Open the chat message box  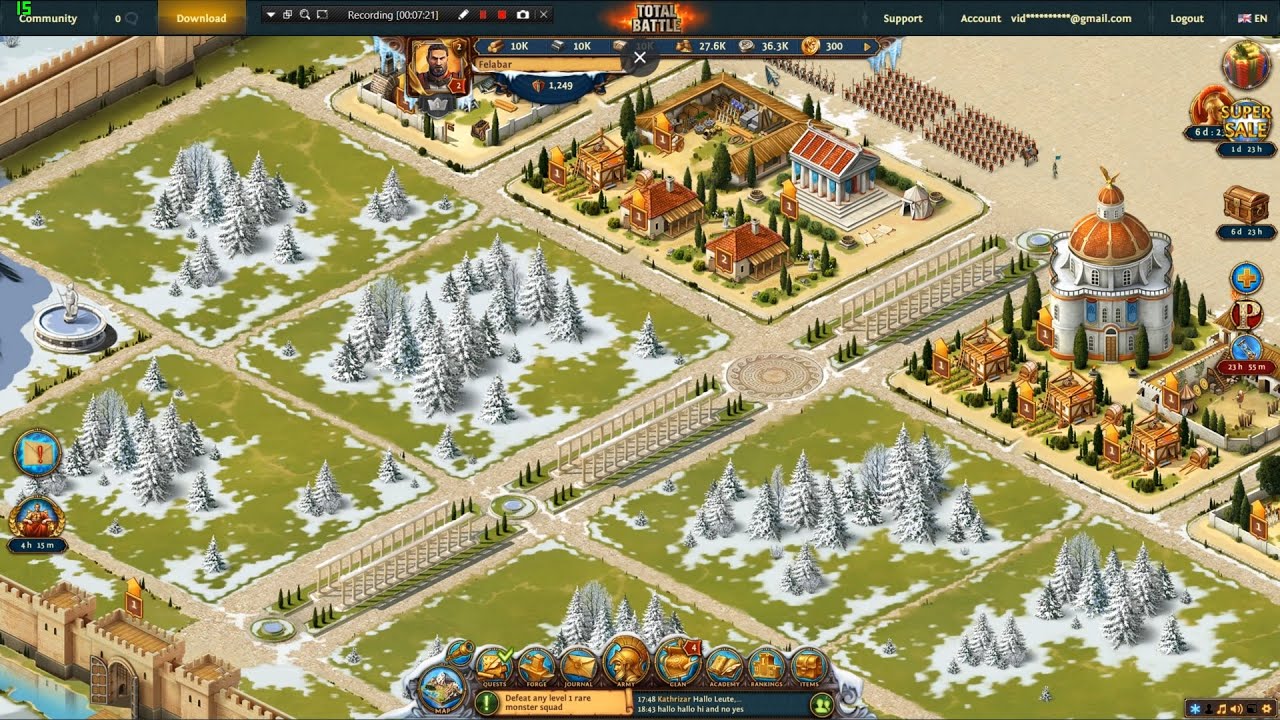pos(718,703)
